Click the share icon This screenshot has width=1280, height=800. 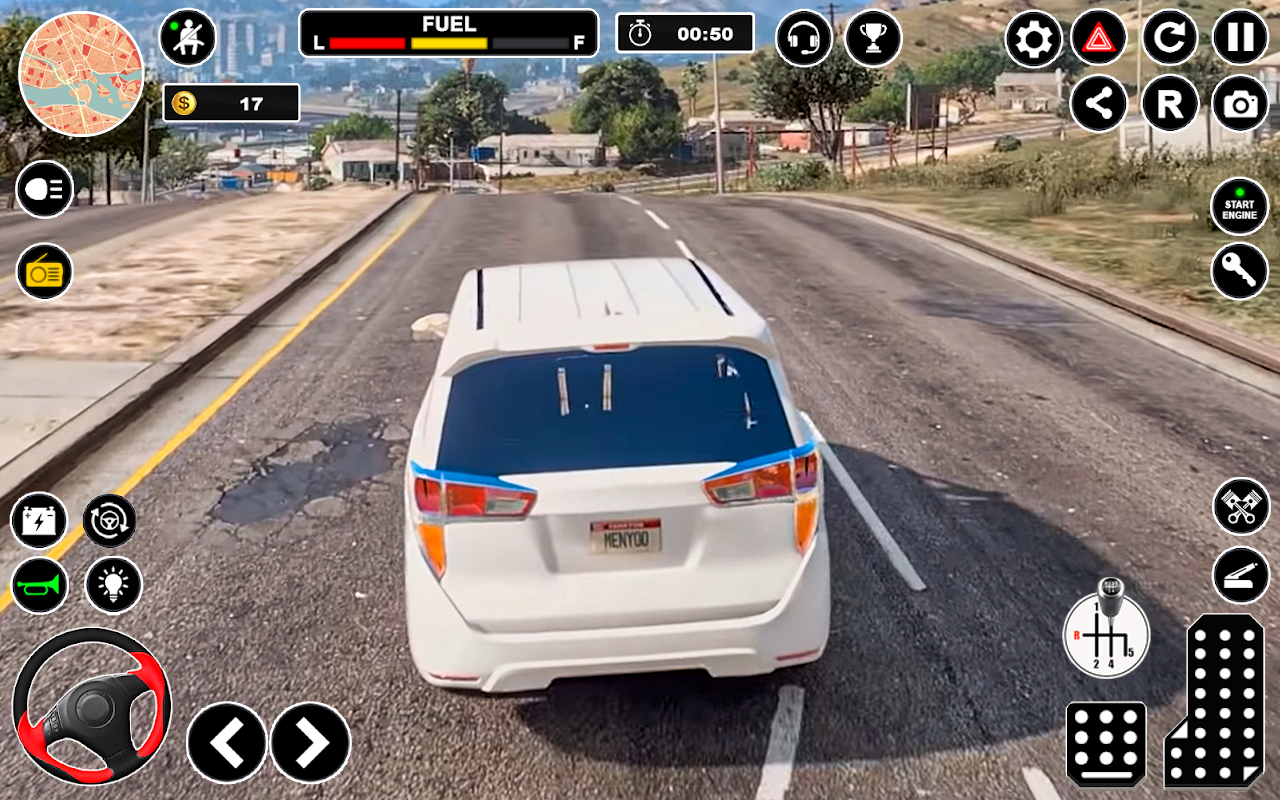coord(1099,104)
